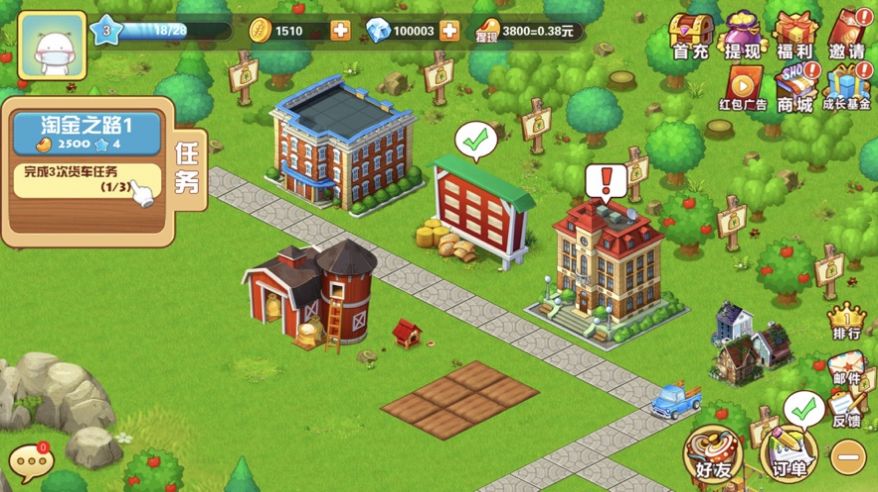Show the 排行 ranking crown
The image size is (878, 492).
click(846, 322)
